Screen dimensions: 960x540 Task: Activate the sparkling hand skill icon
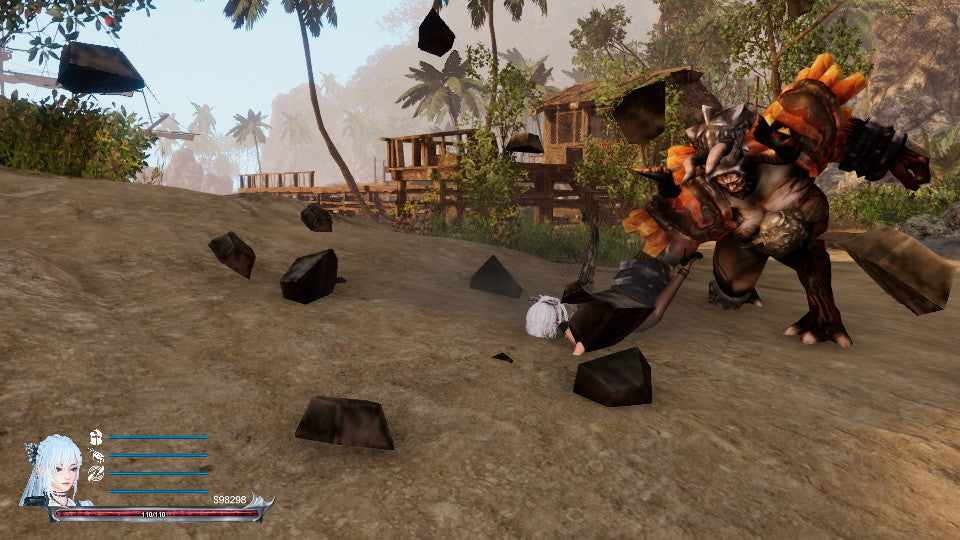click(96, 455)
